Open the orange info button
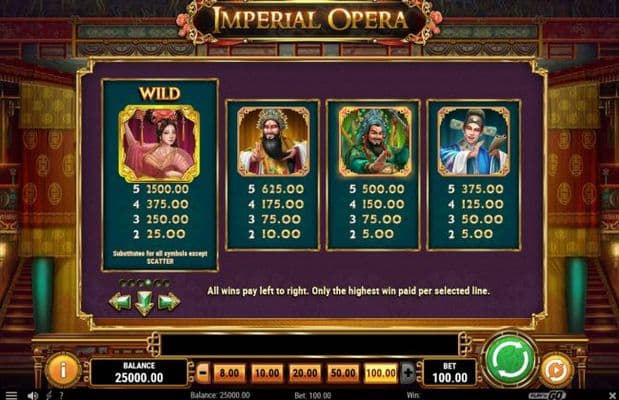 pos(62,369)
